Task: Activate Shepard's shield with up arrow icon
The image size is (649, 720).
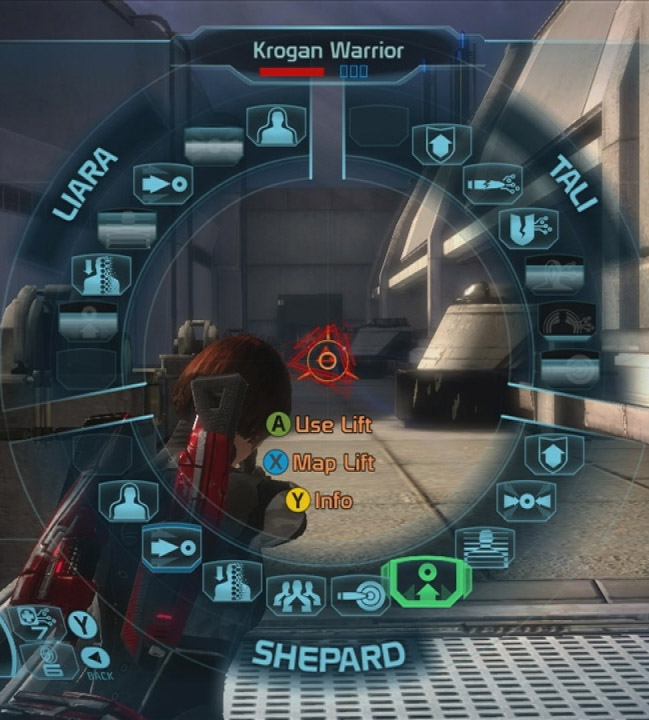Action: [x=546, y=454]
